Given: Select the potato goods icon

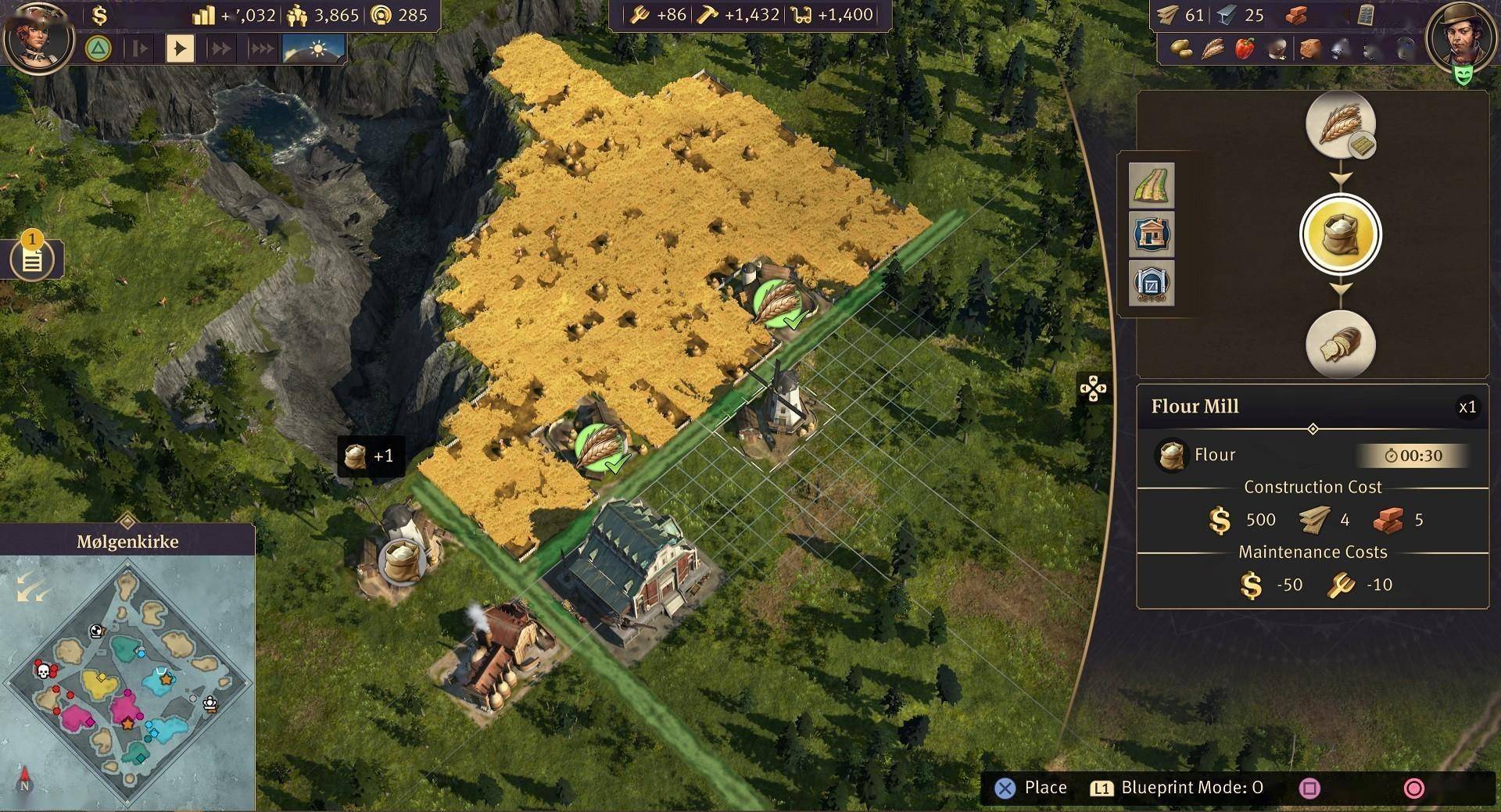Looking at the screenshot, I should [1180, 49].
